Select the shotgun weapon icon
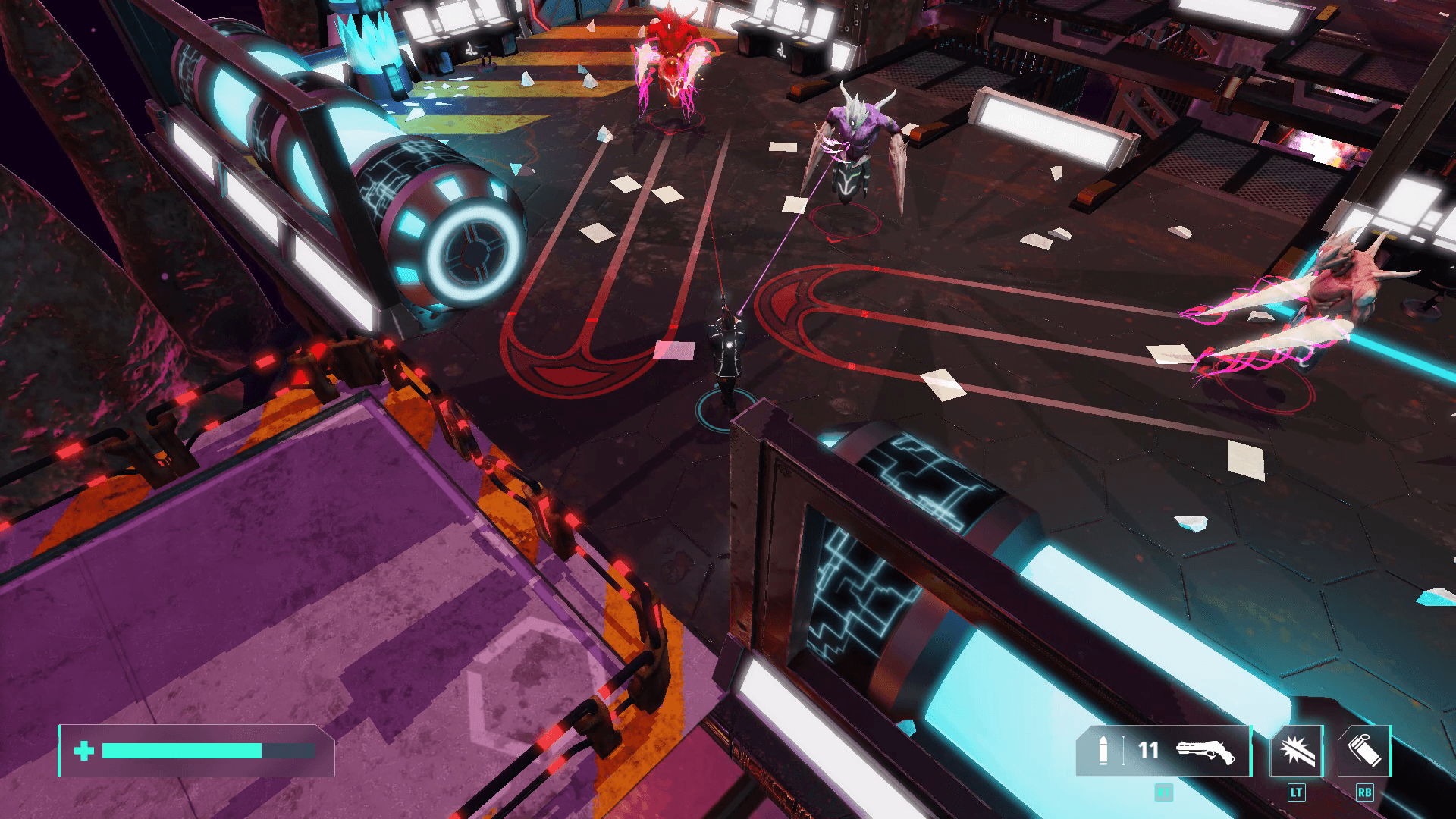 1205,751
